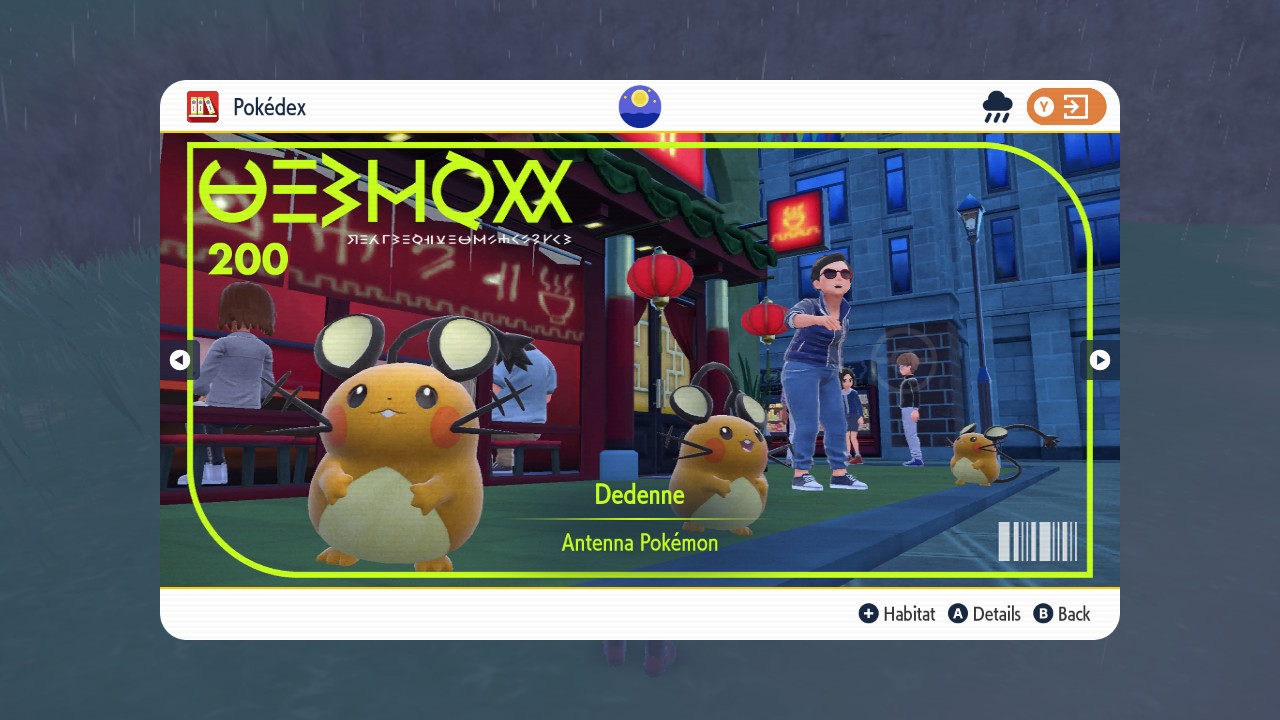Click the plus icon beside Habitat

coord(869,614)
